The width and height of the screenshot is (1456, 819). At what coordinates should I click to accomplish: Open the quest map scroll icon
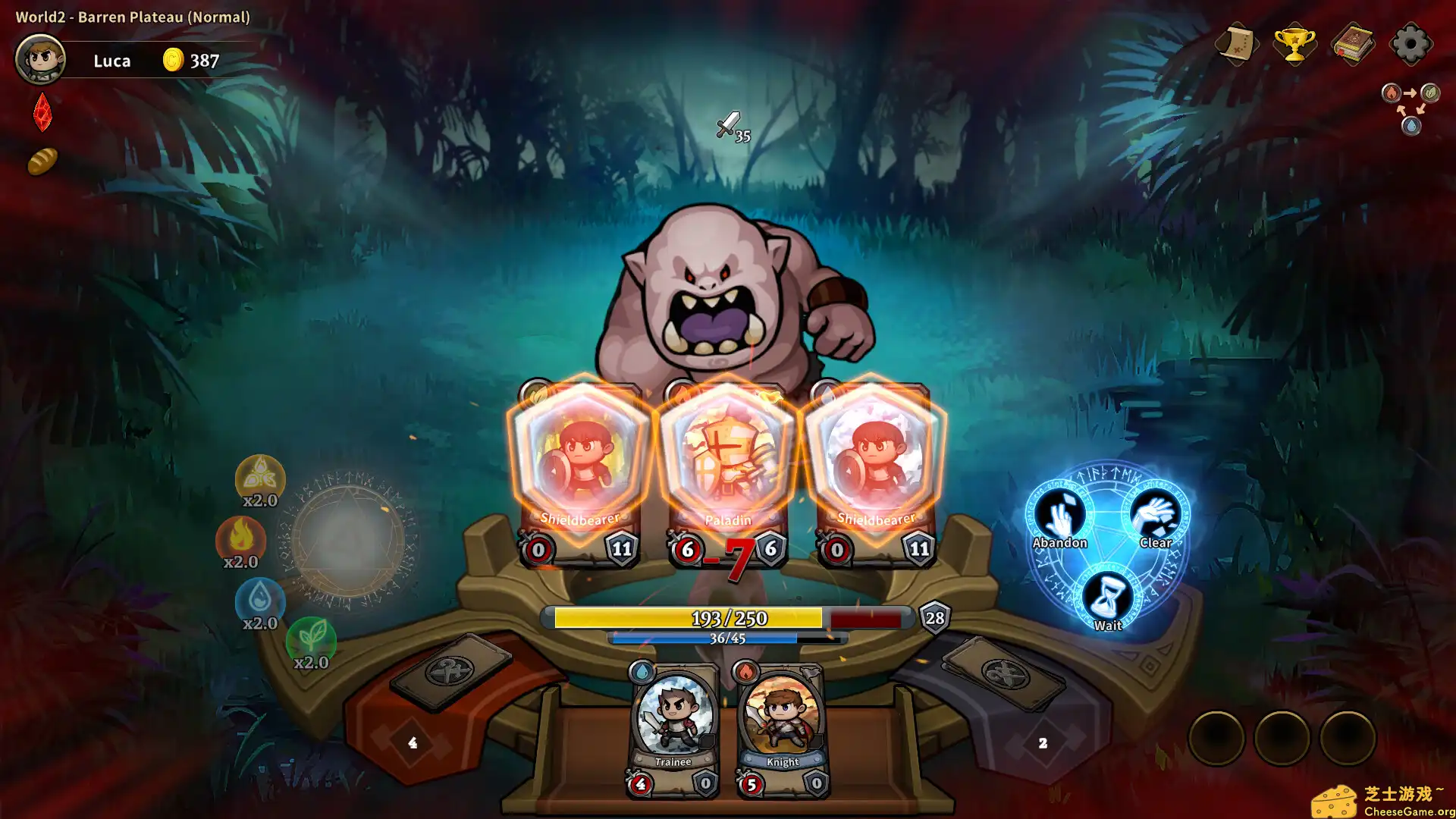(1236, 44)
